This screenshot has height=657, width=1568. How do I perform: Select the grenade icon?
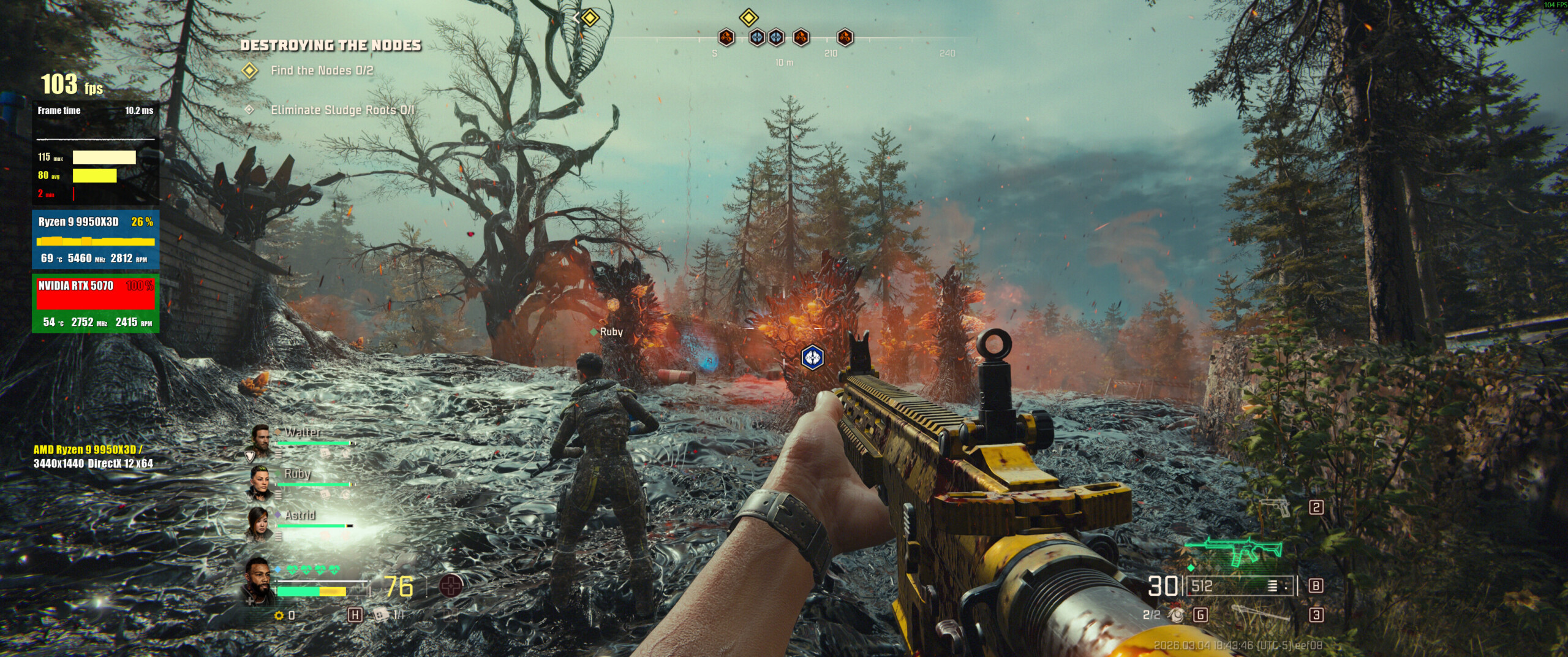click(1176, 615)
